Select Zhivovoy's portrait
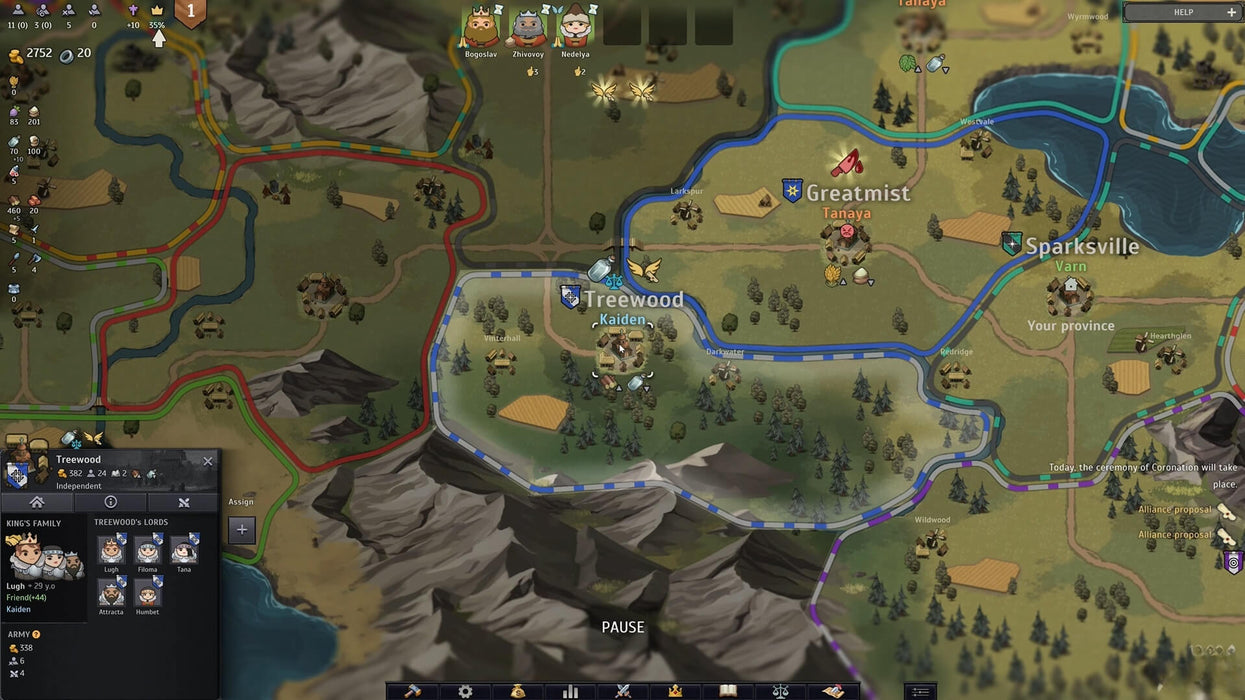 [x=528, y=28]
